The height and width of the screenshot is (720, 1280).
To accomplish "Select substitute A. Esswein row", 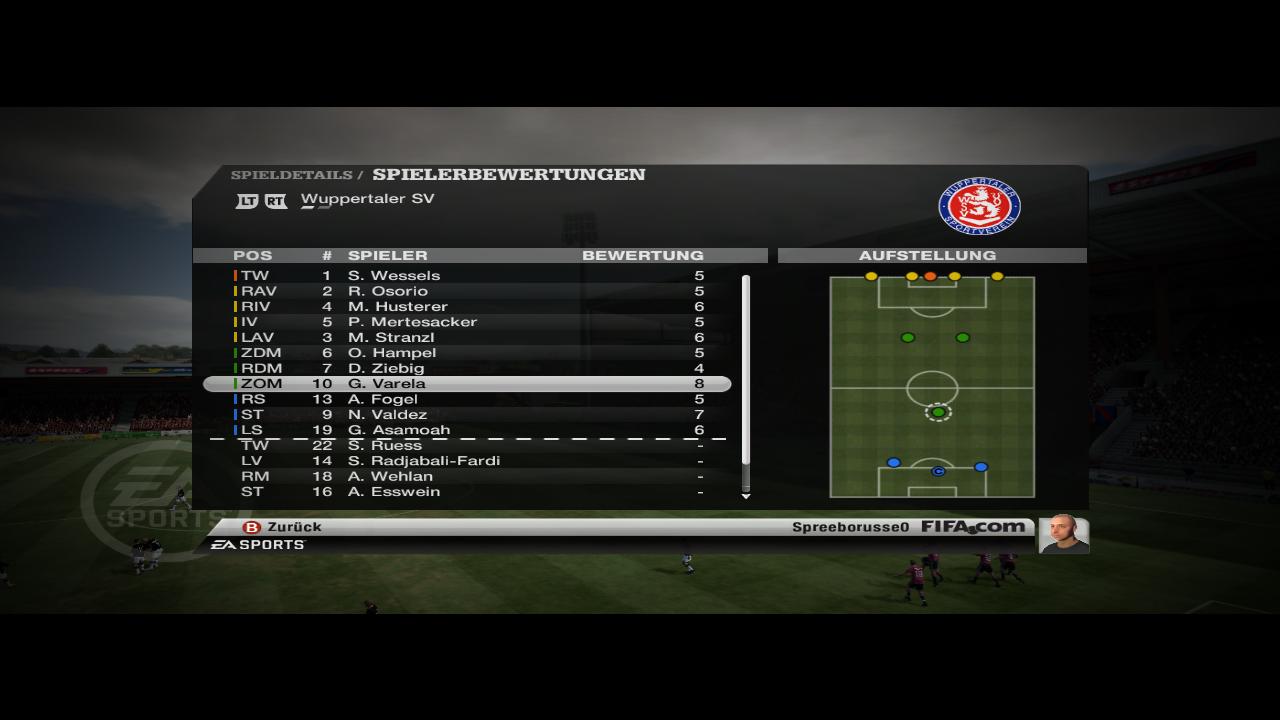I will point(467,492).
